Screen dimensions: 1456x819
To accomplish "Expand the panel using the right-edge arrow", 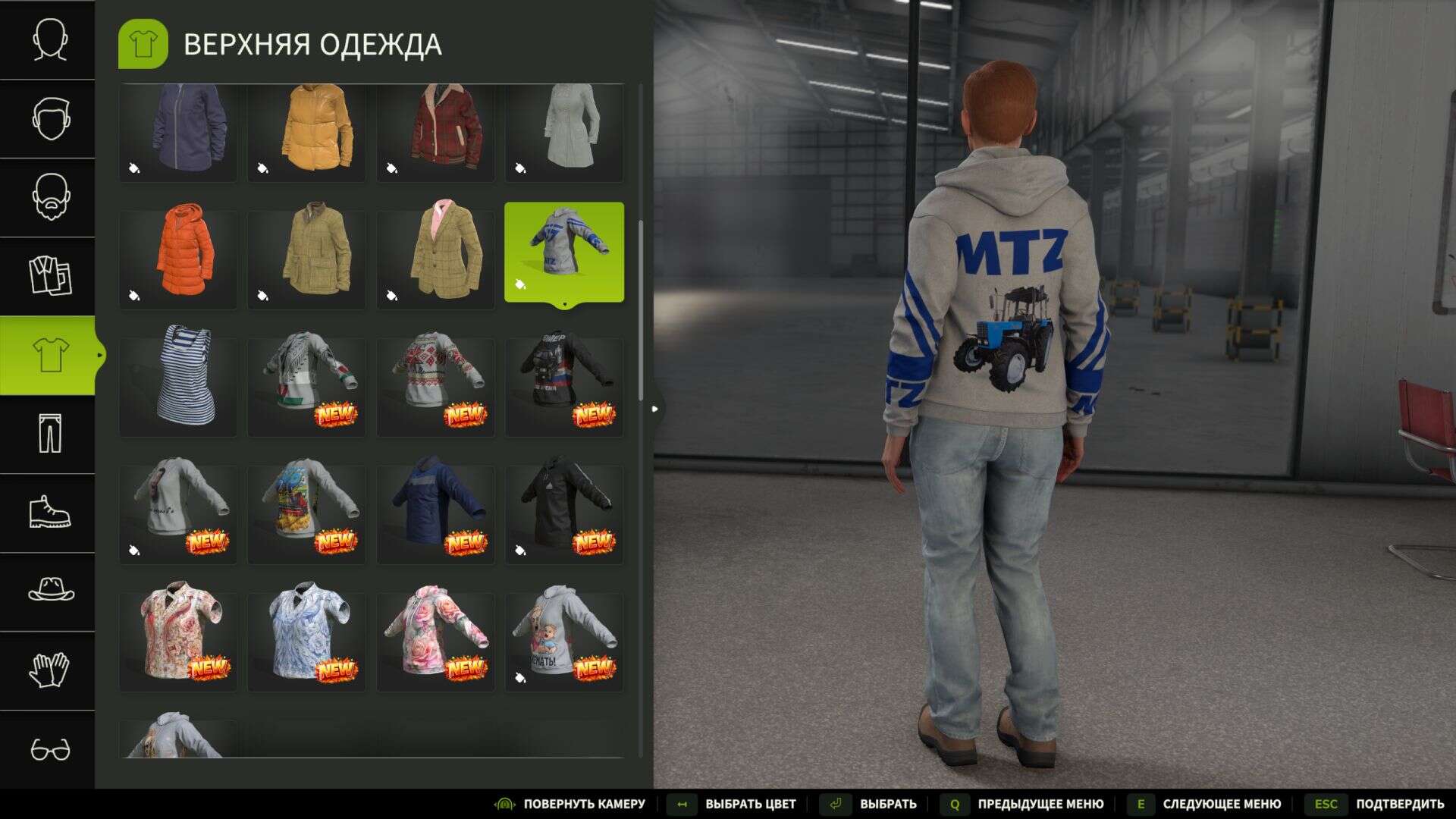I will pos(655,407).
